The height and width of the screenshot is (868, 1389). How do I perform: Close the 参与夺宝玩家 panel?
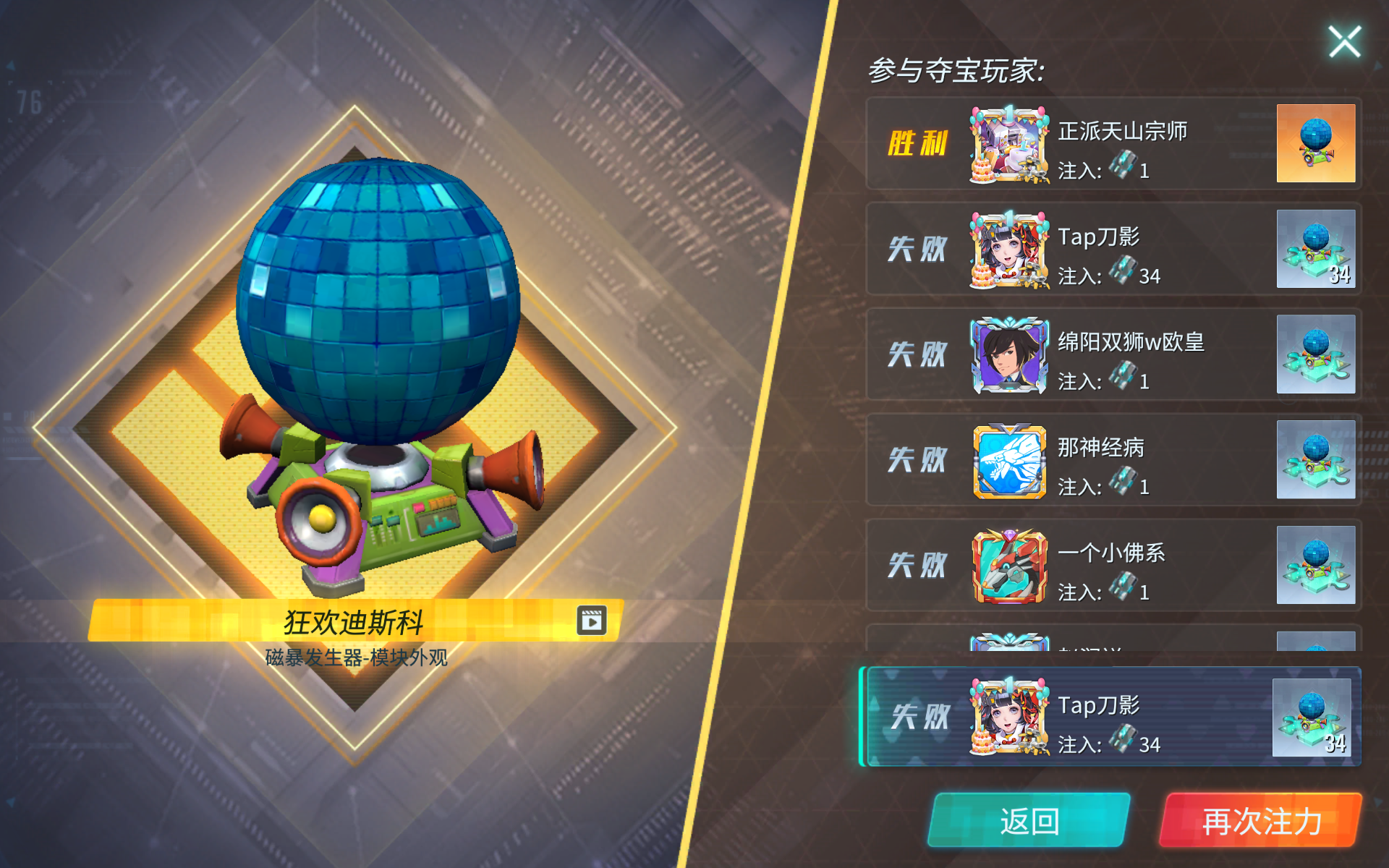(1344, 41)
